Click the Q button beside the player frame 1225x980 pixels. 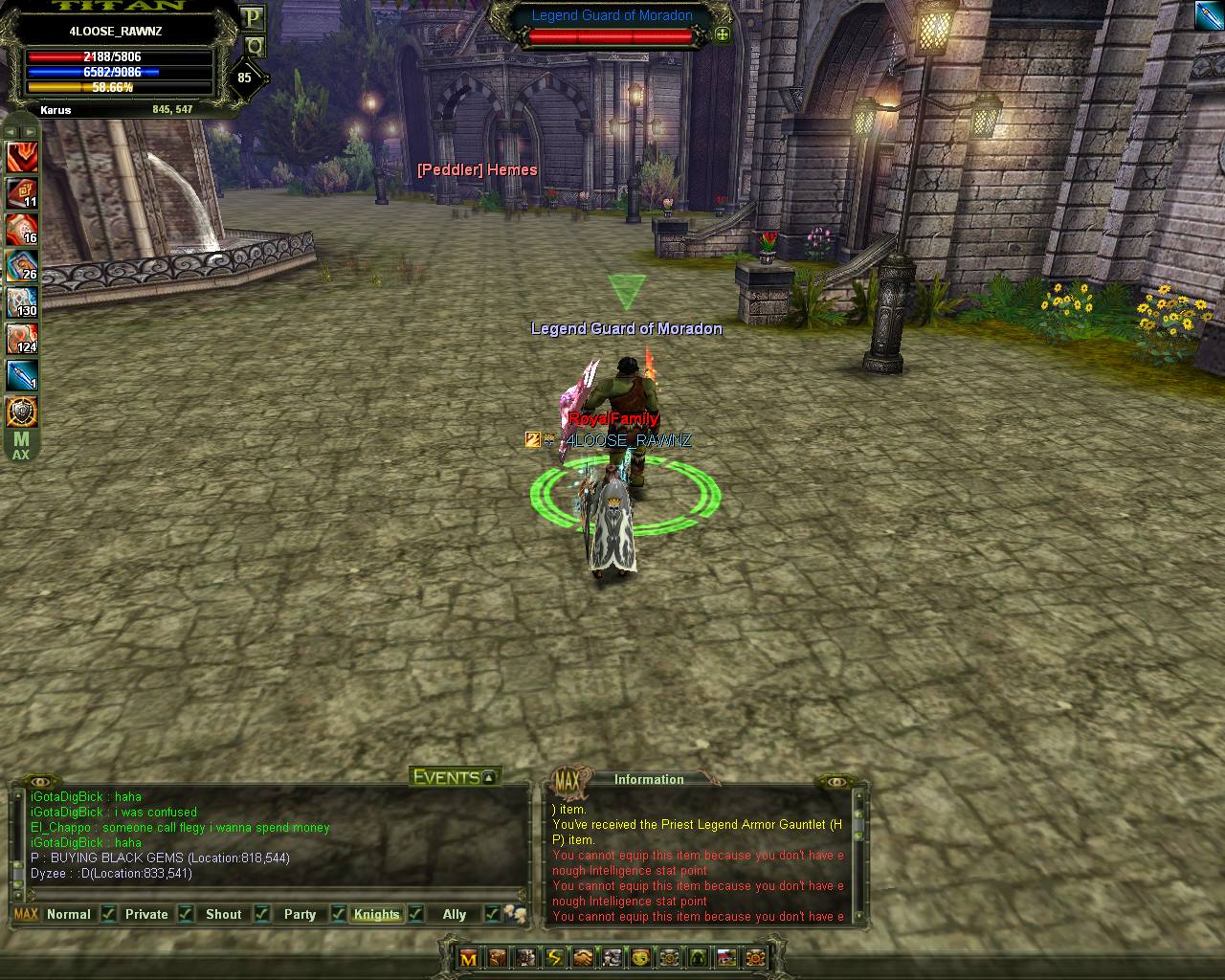point(254,45)
